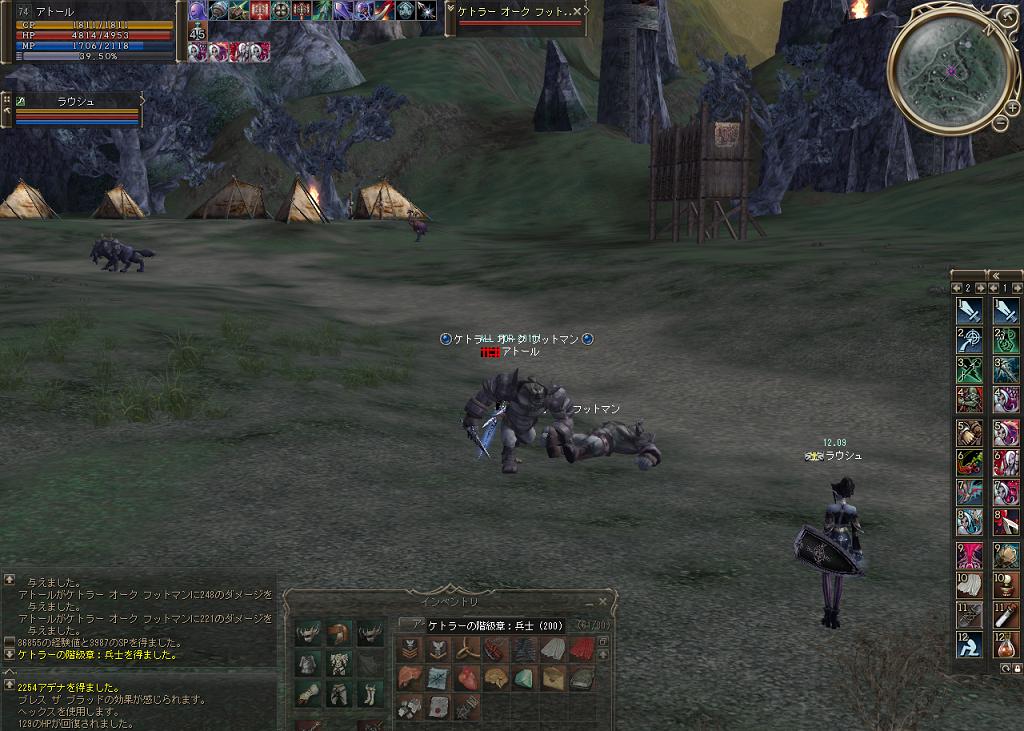Use the orange potion in hotbar slot 12
The image size is (1024, 731).
(1006, 646)
